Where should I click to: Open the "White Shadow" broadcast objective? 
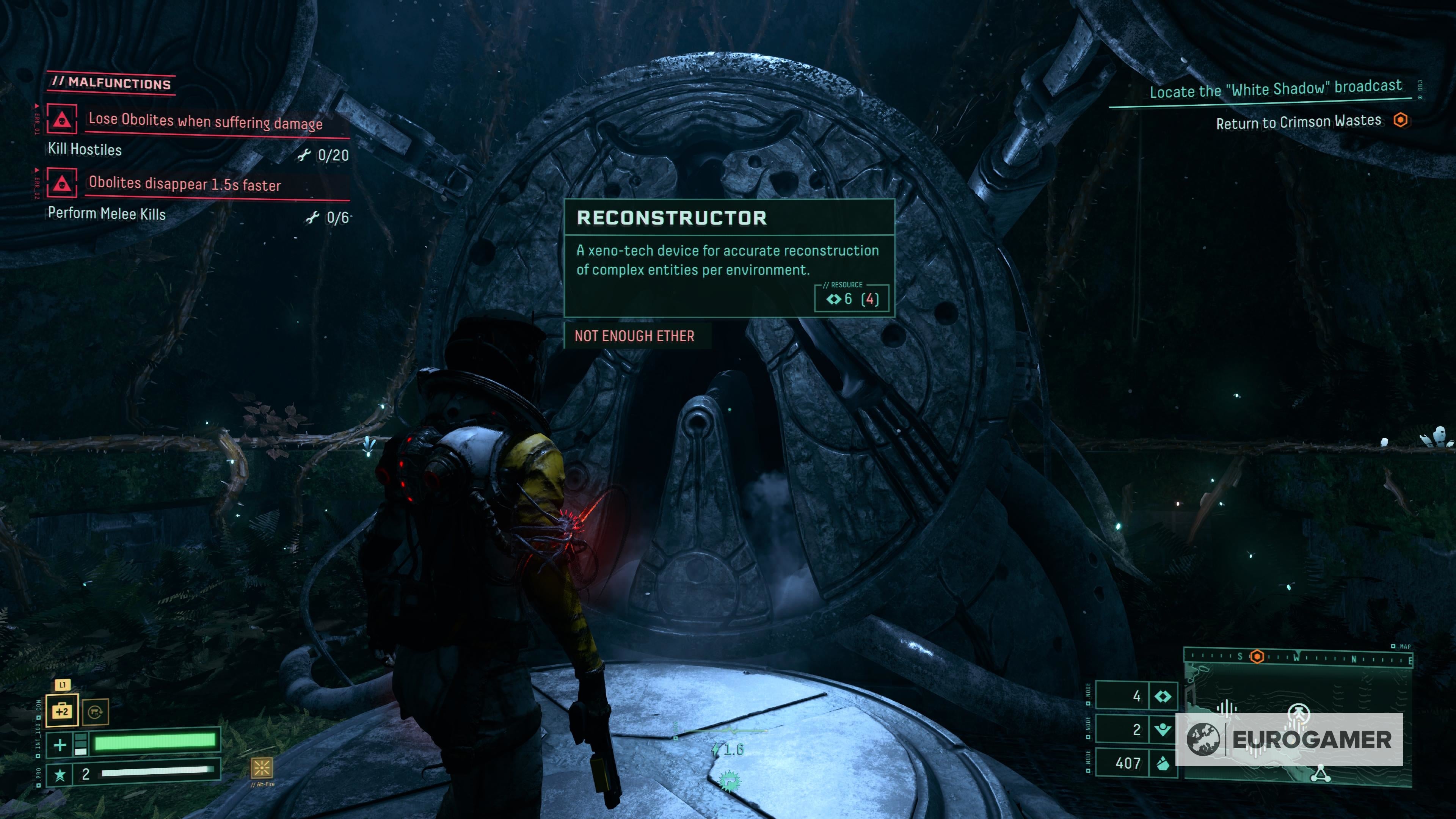(x=1276, y=89)
